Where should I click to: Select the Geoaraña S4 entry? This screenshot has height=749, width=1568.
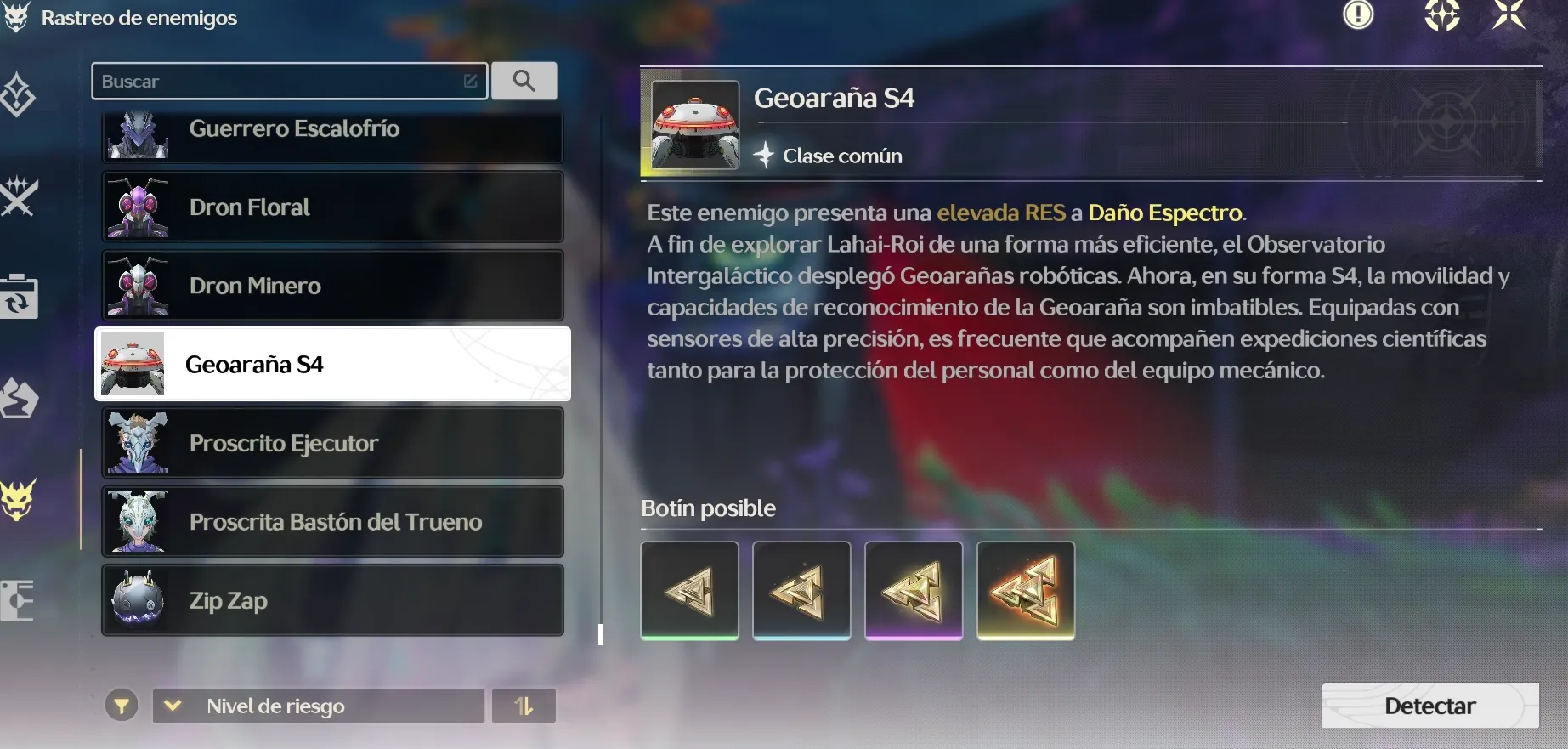(x=332, y=364)
